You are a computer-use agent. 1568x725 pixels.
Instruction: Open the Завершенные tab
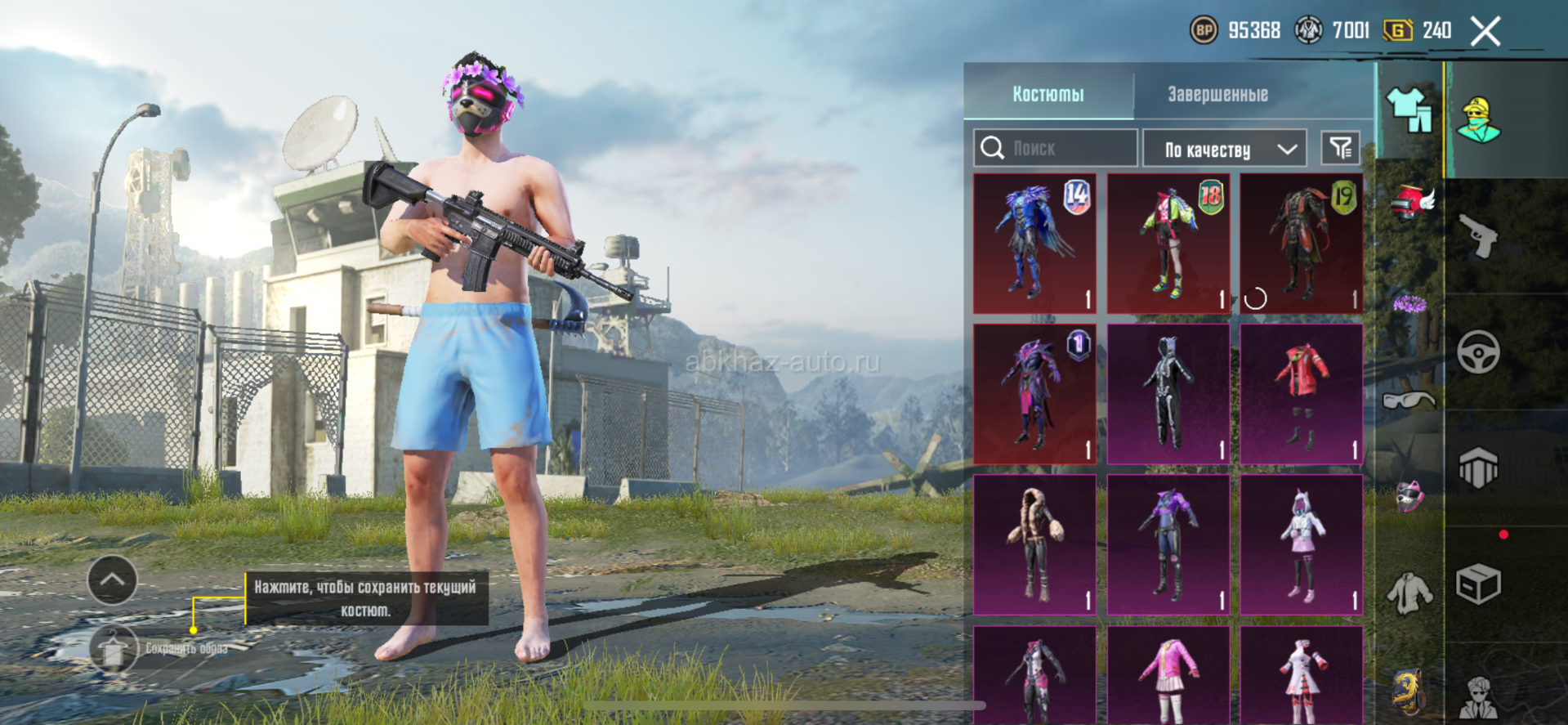(1217, 94)
